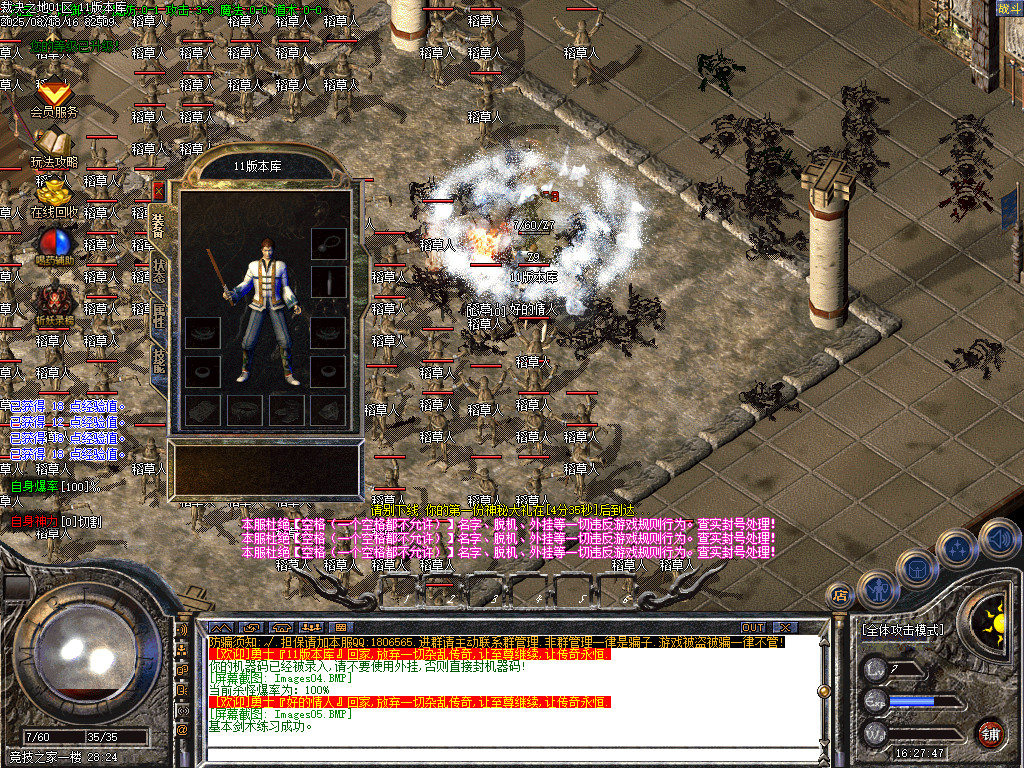Open the sparkles skills round button
Viewport: 1024px width, 768px height.
pyautogui.click(x=957, y=549)
